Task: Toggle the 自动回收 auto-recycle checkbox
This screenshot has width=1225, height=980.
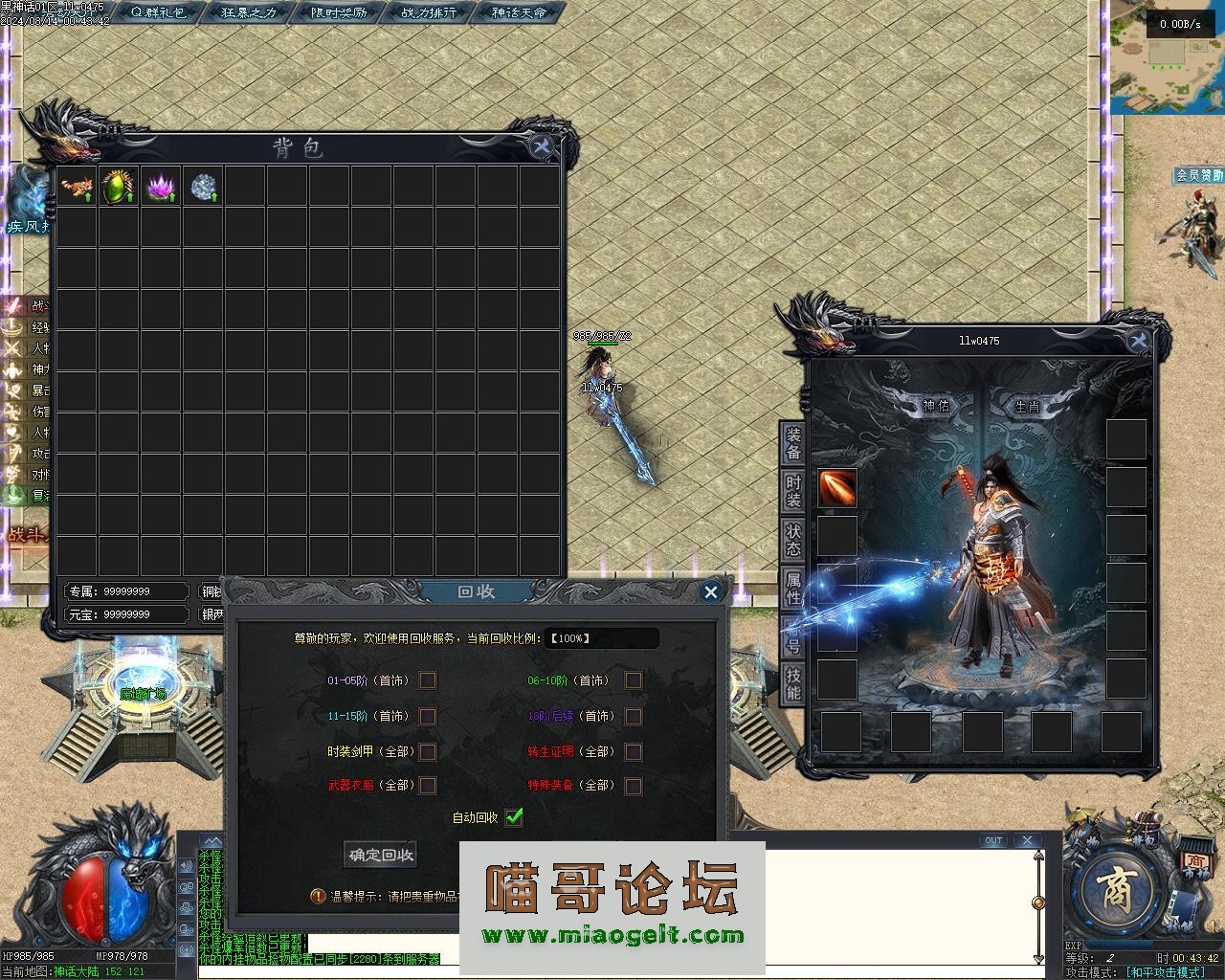Action: coord(514,817)
